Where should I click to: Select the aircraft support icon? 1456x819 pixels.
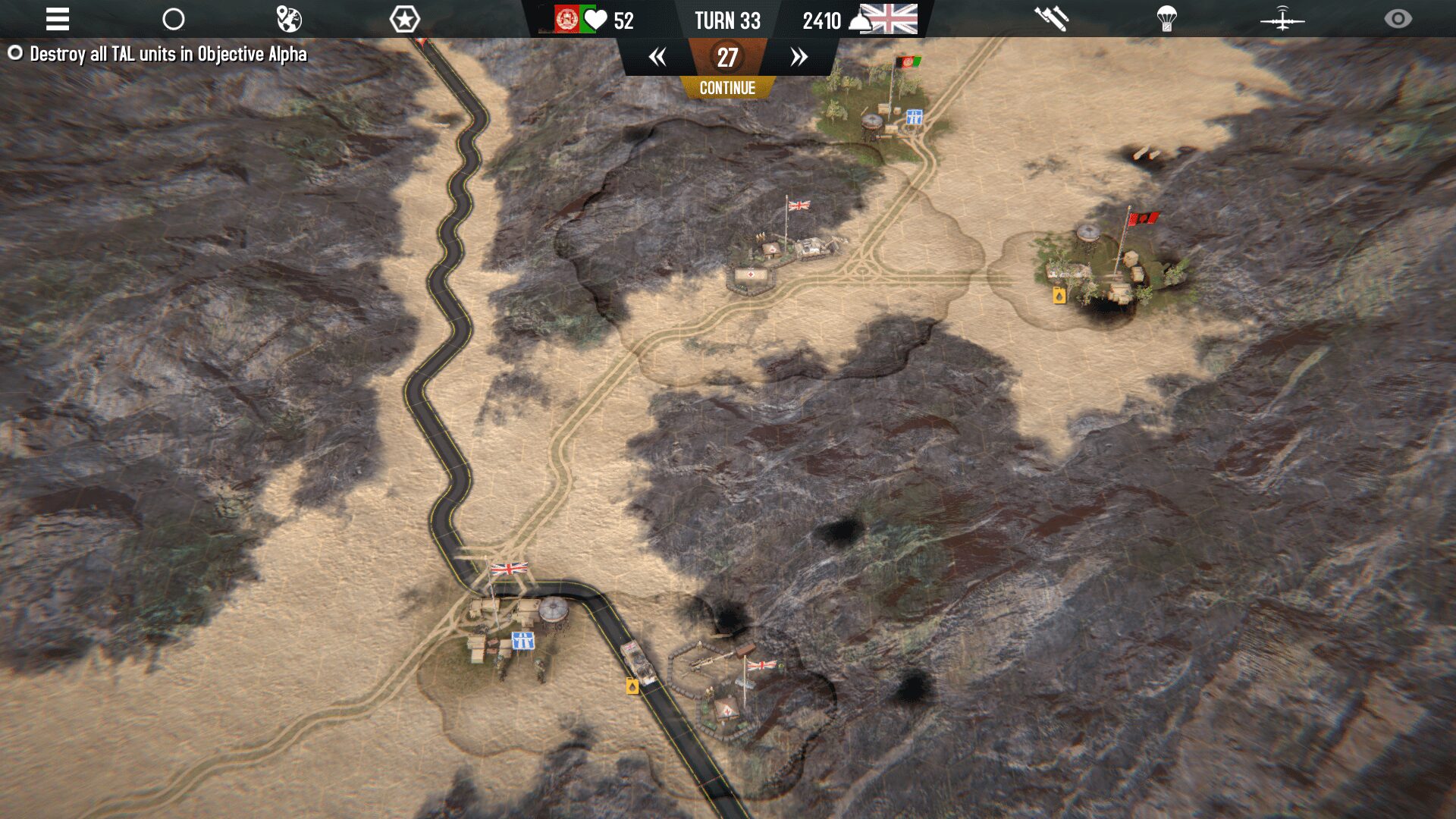point(1282,19)
